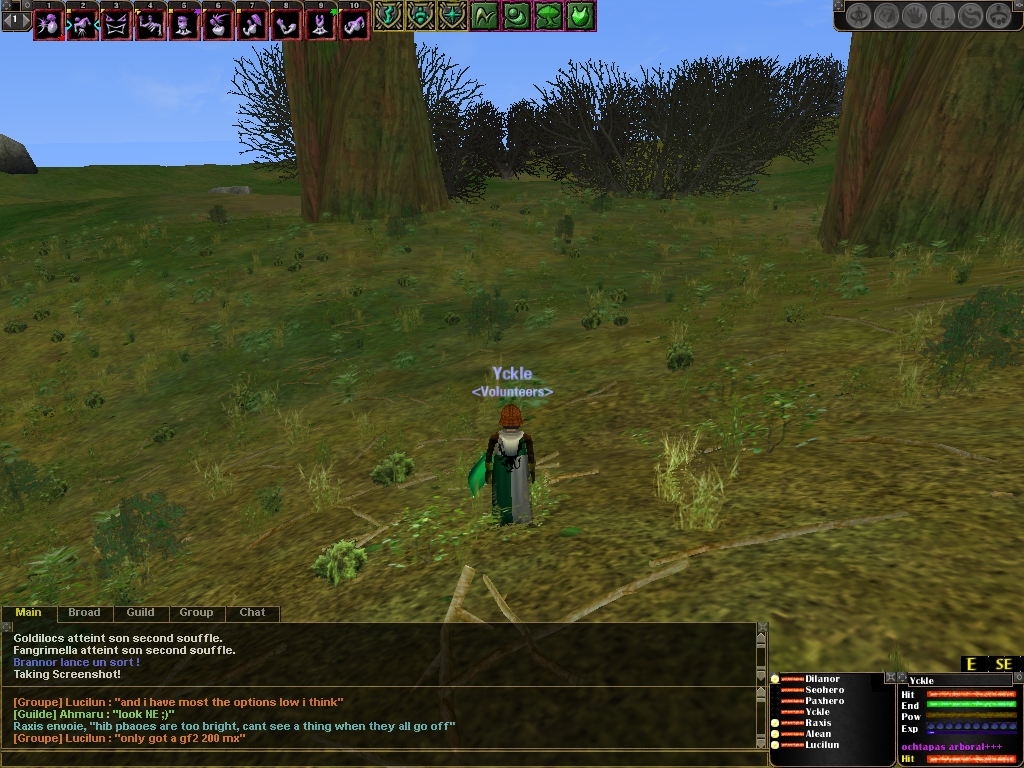
Task: Switch to the Chat tab
Action: 252,613
